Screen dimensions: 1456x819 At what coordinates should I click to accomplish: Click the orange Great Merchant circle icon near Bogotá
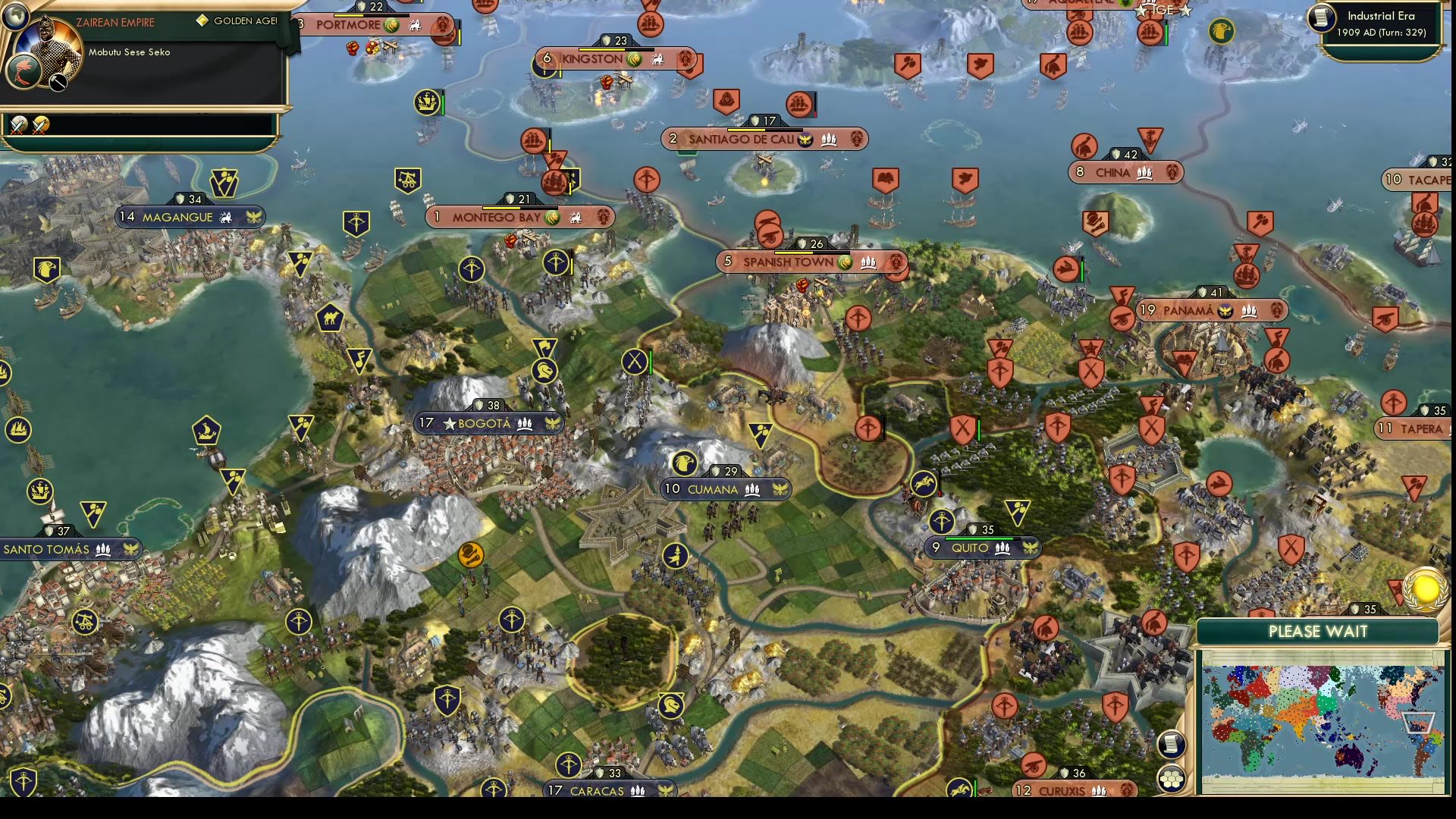click(x=472, y=554)
